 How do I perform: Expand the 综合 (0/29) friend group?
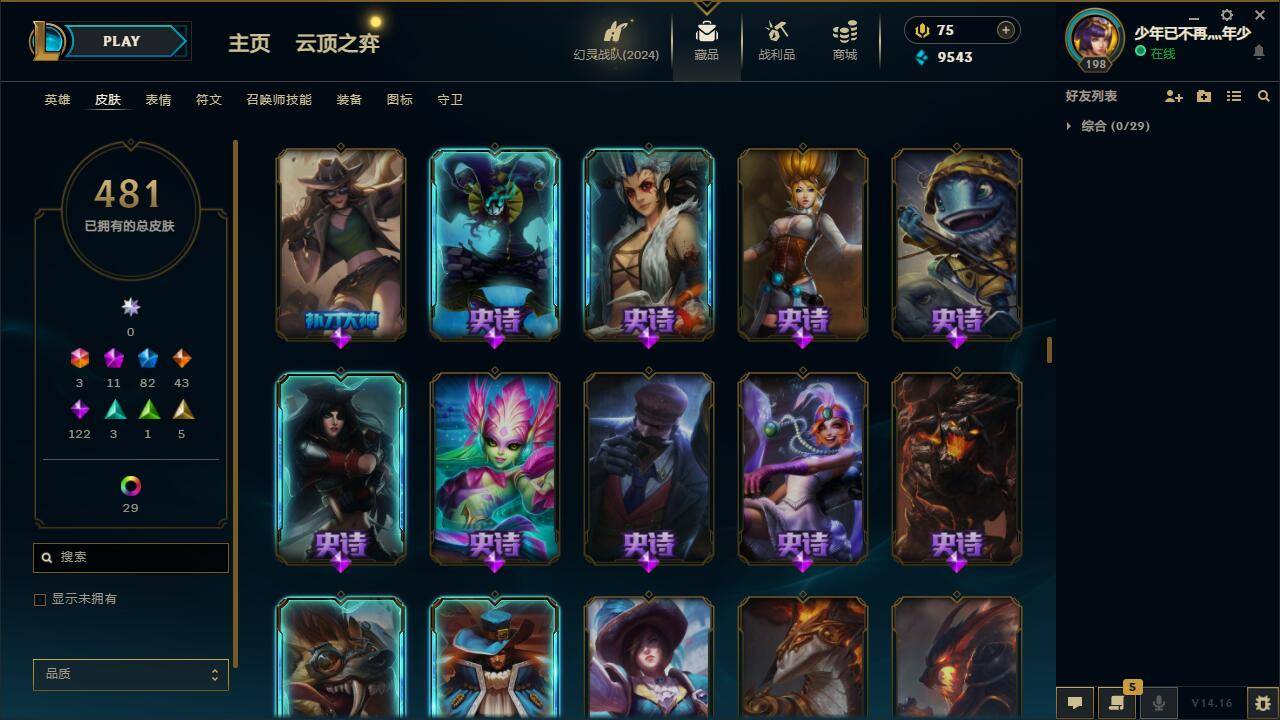(x=1110, y=126)
